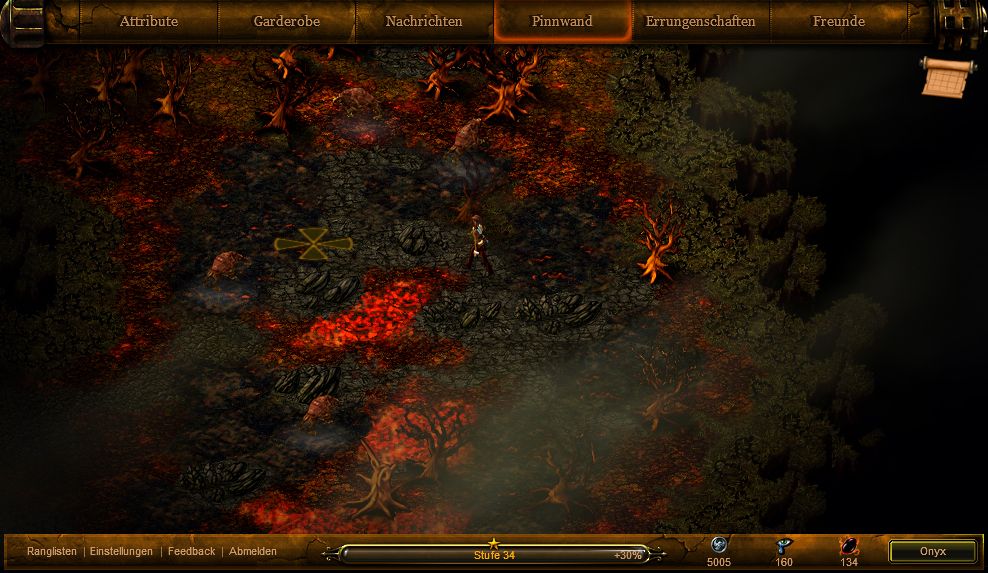
Task: Log out via Abmelden
Action: coord(253,551)
